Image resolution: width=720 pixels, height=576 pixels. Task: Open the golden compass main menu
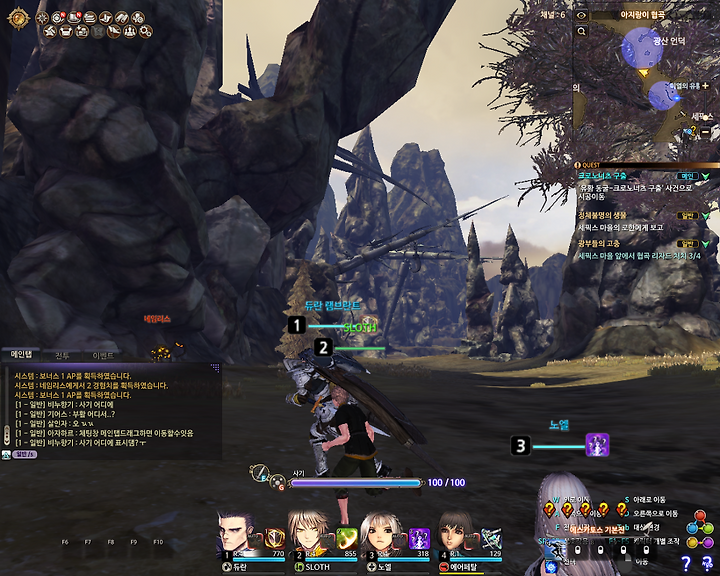point(17,17)
